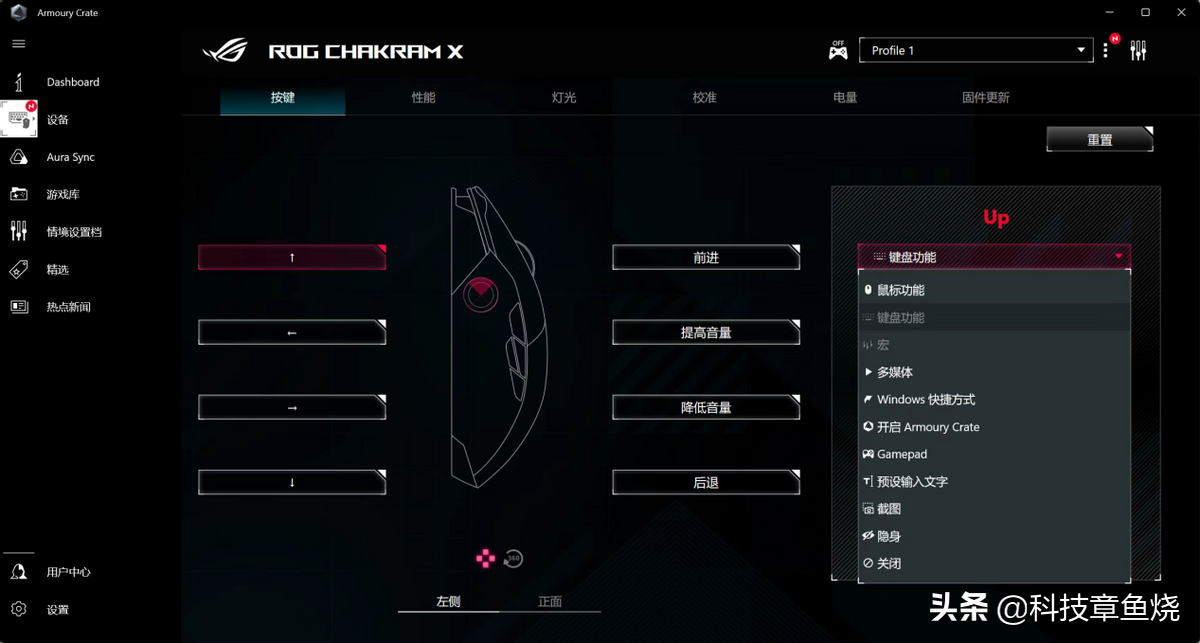Select the 前进 button assignment
Screen dimensions: 1200x643
(706, 258)
